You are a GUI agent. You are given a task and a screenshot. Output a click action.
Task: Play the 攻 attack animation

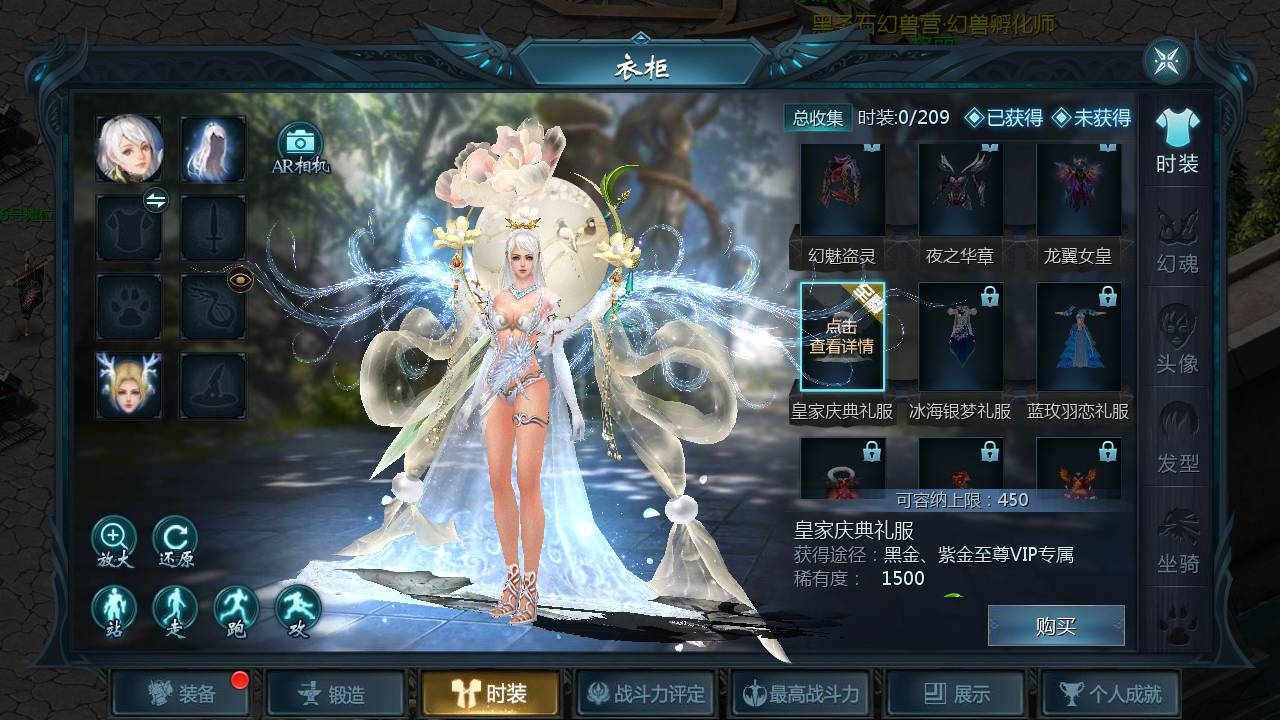(x=298, y=609)
